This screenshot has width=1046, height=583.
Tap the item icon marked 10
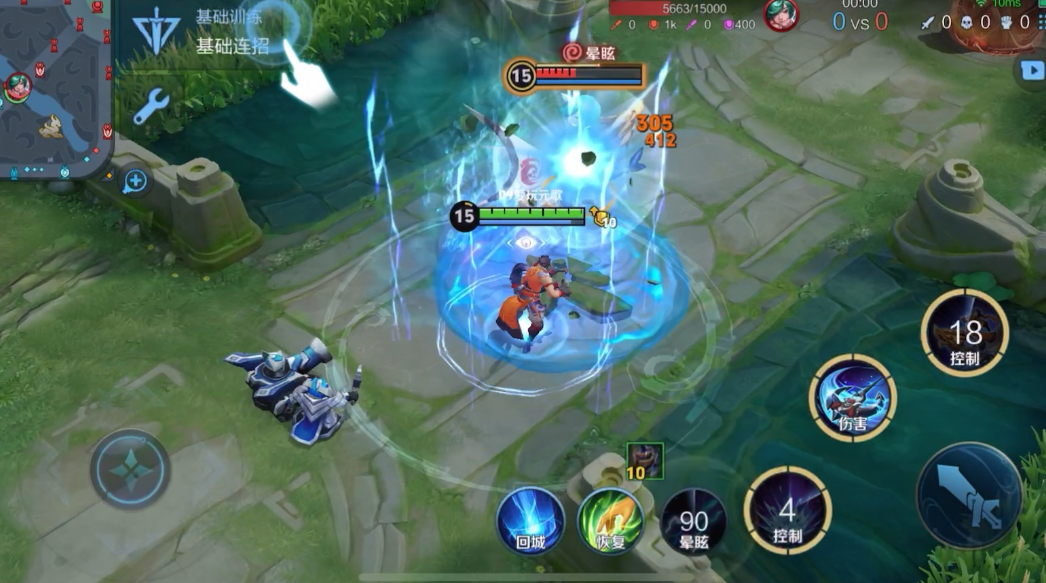(644, 461)
